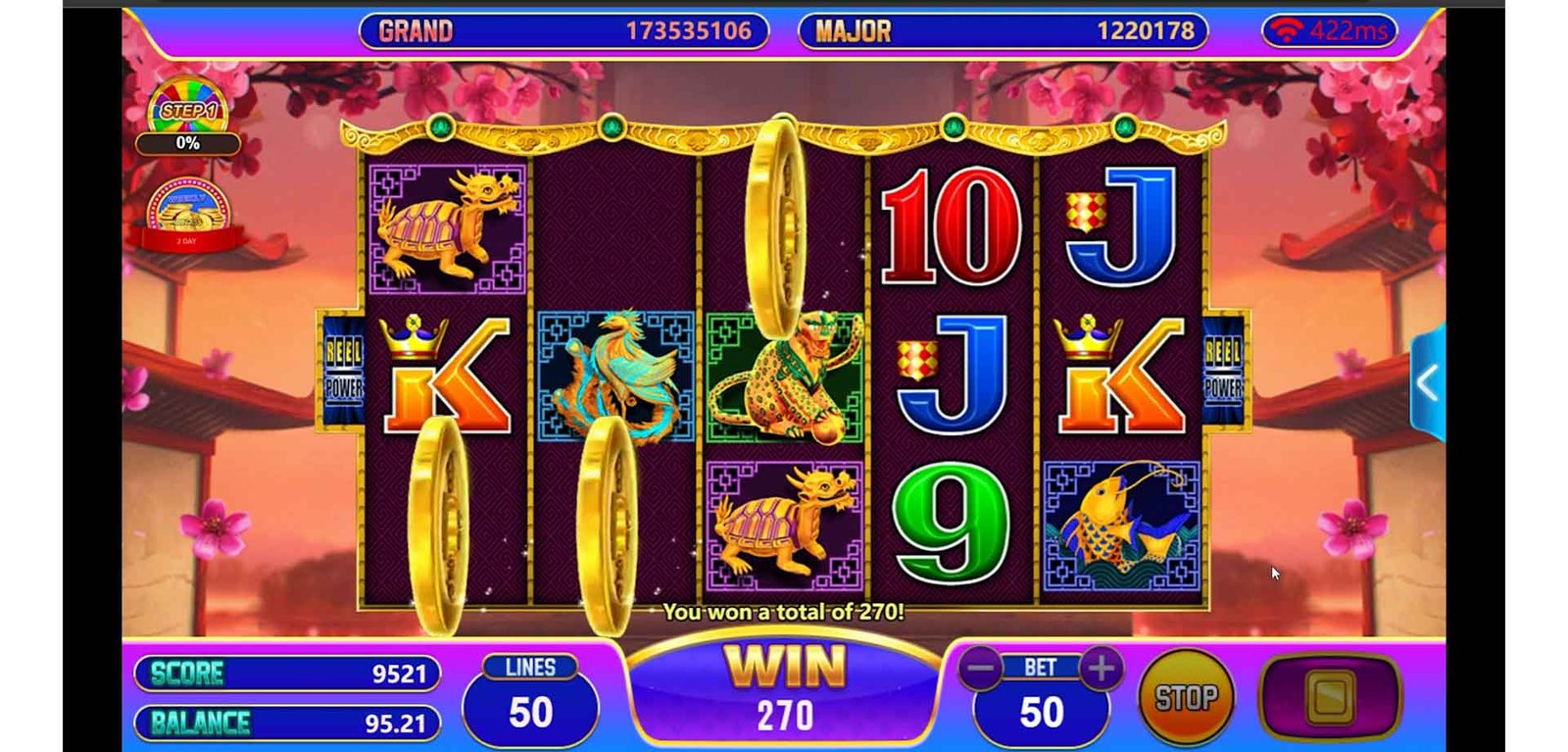
Task: Click the purple square auto-spin button
Action: point(1330,697)
